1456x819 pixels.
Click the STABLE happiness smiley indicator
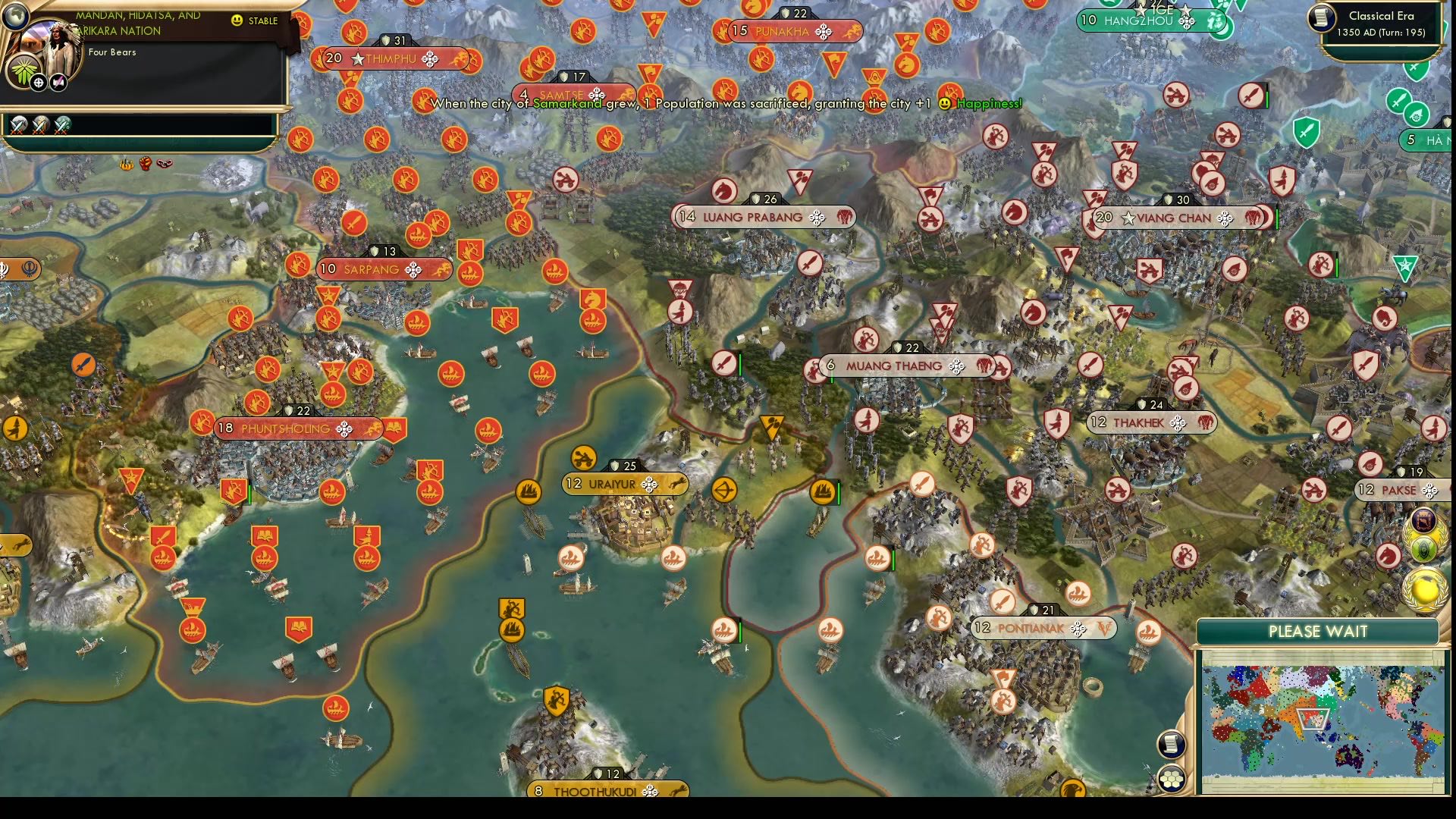(x=239, y=21)
